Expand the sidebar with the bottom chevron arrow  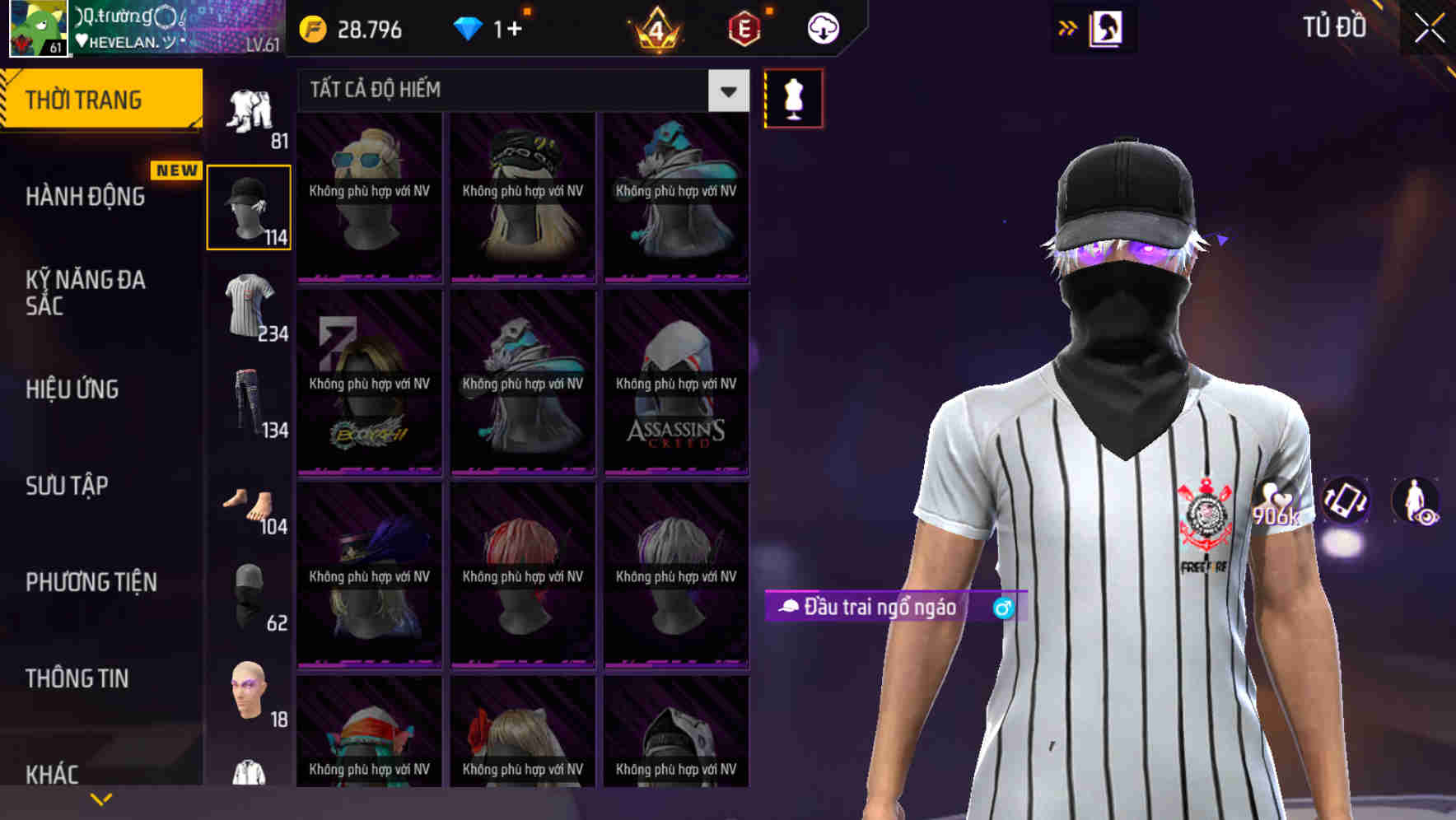99,799
